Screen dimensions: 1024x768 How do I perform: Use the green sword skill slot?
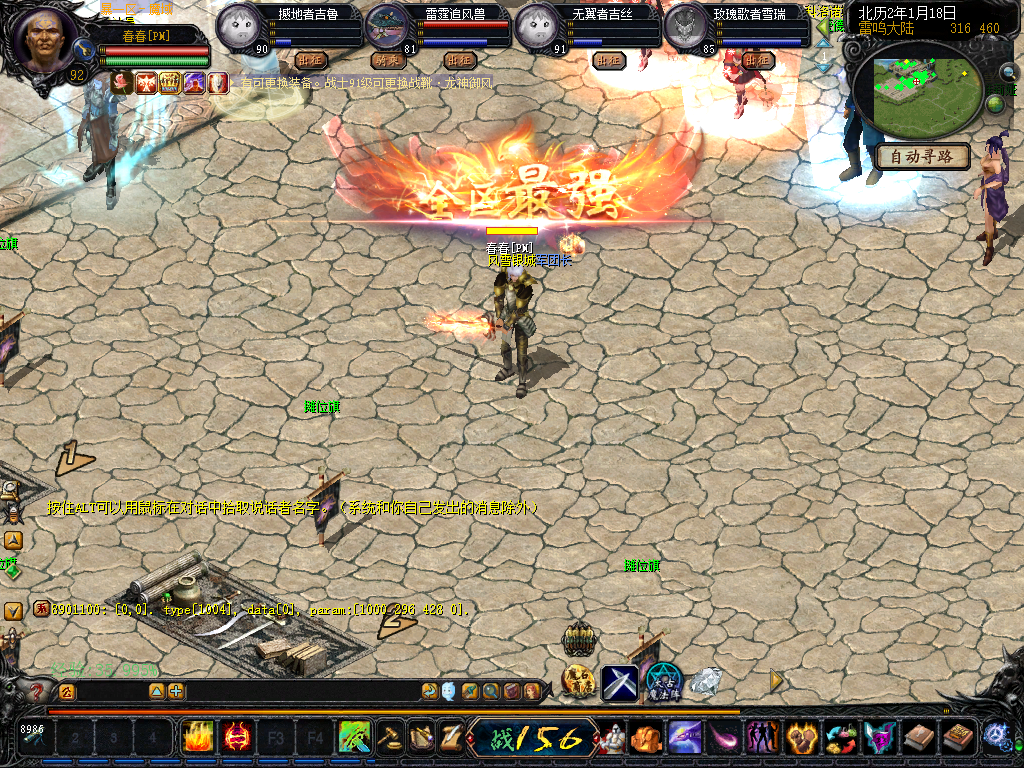[x=355, y=739]
